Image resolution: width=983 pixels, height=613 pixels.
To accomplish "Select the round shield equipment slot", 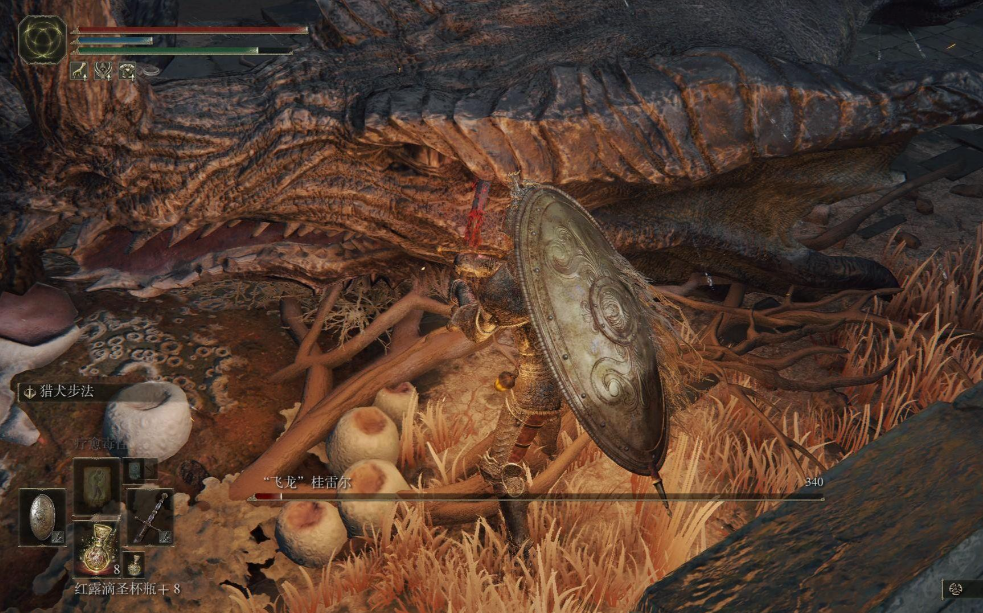I will tap(42, 516).
